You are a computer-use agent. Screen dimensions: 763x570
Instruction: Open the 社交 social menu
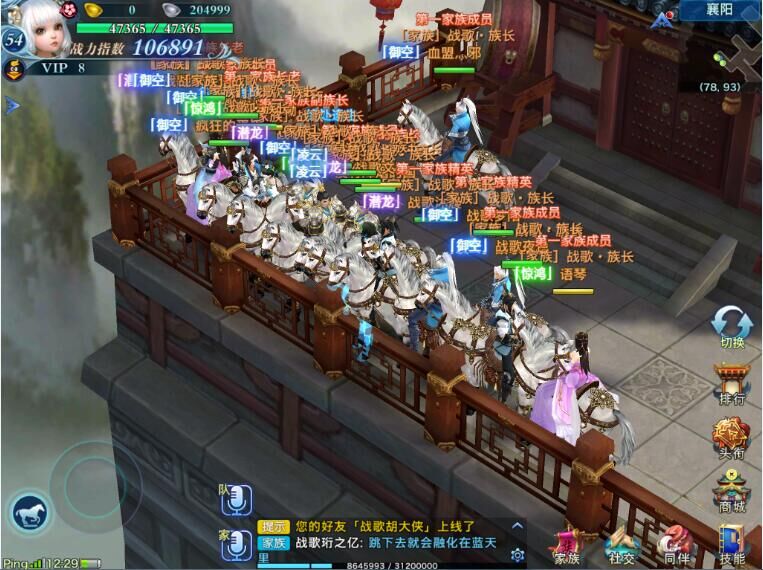click(622, 545)
